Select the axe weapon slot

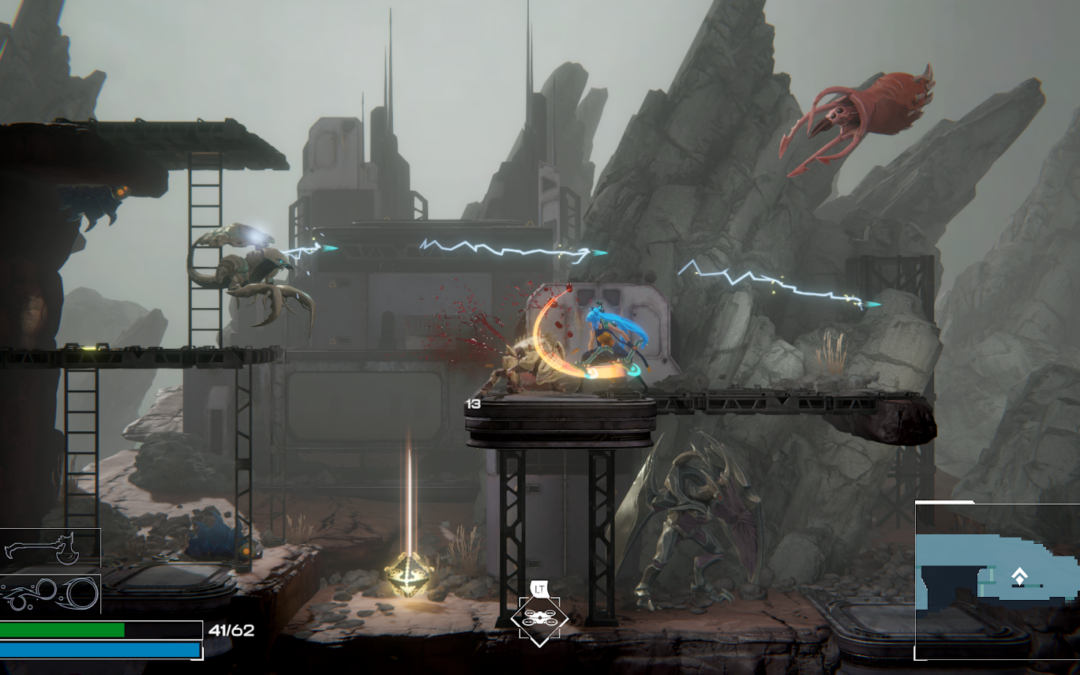click(50, 548)
